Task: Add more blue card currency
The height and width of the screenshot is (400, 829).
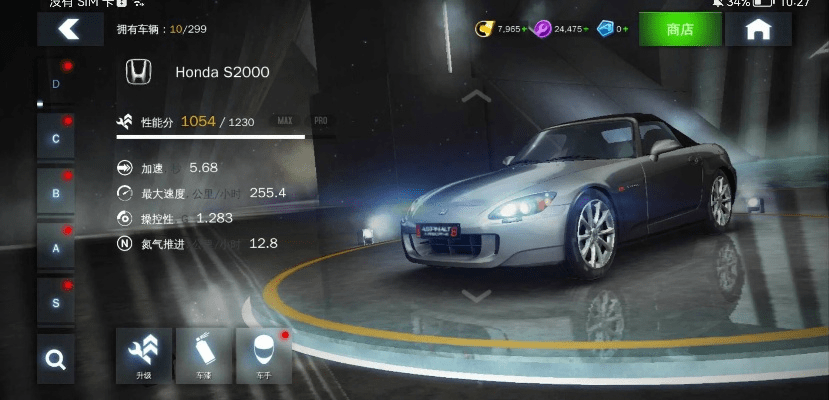Action: pos(627,30)
